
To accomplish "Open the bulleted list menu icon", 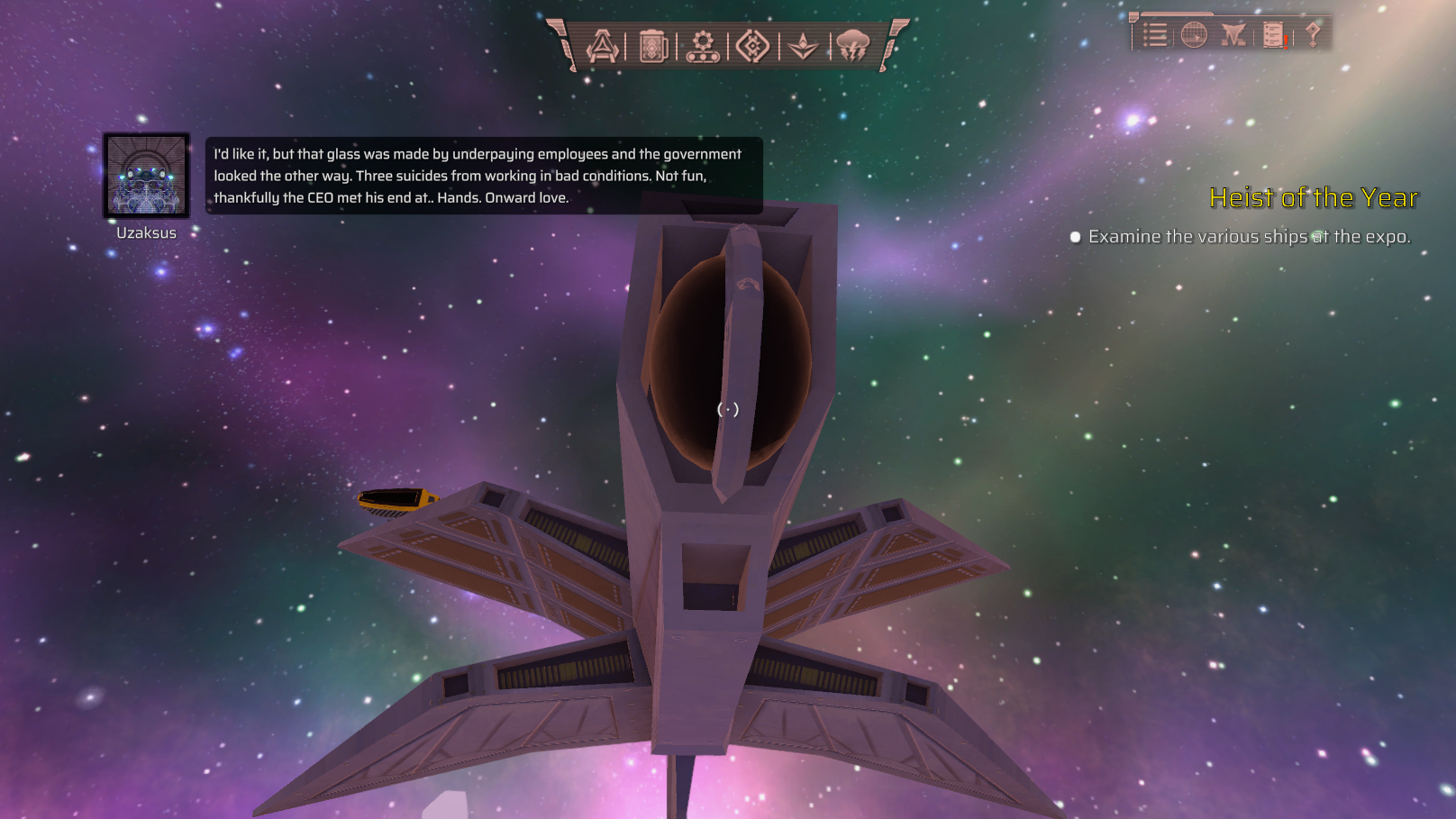I will (1155, 35).
